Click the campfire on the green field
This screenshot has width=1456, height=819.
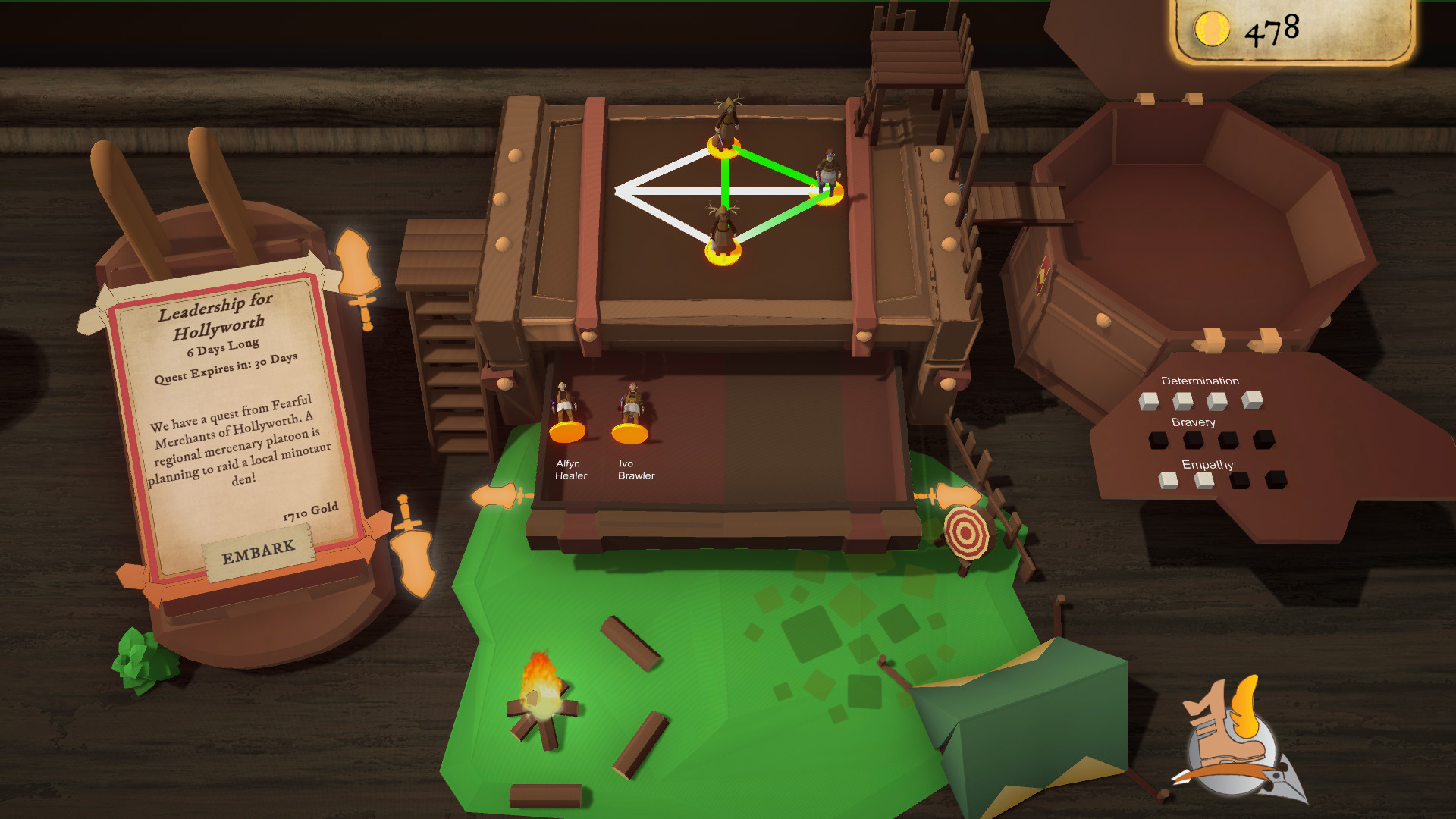544,698
